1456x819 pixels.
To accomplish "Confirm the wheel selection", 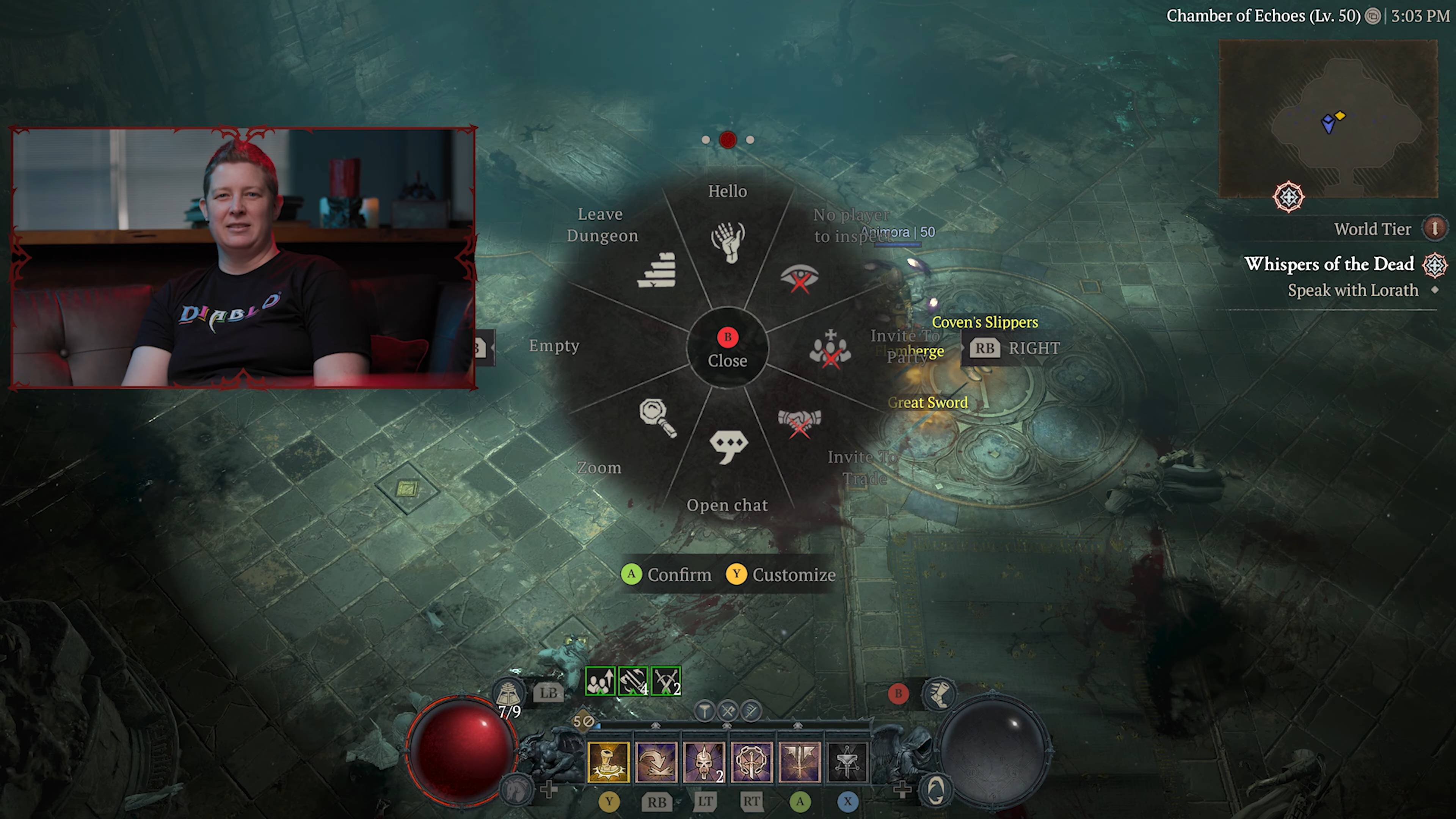I will (x=667, y=575).
